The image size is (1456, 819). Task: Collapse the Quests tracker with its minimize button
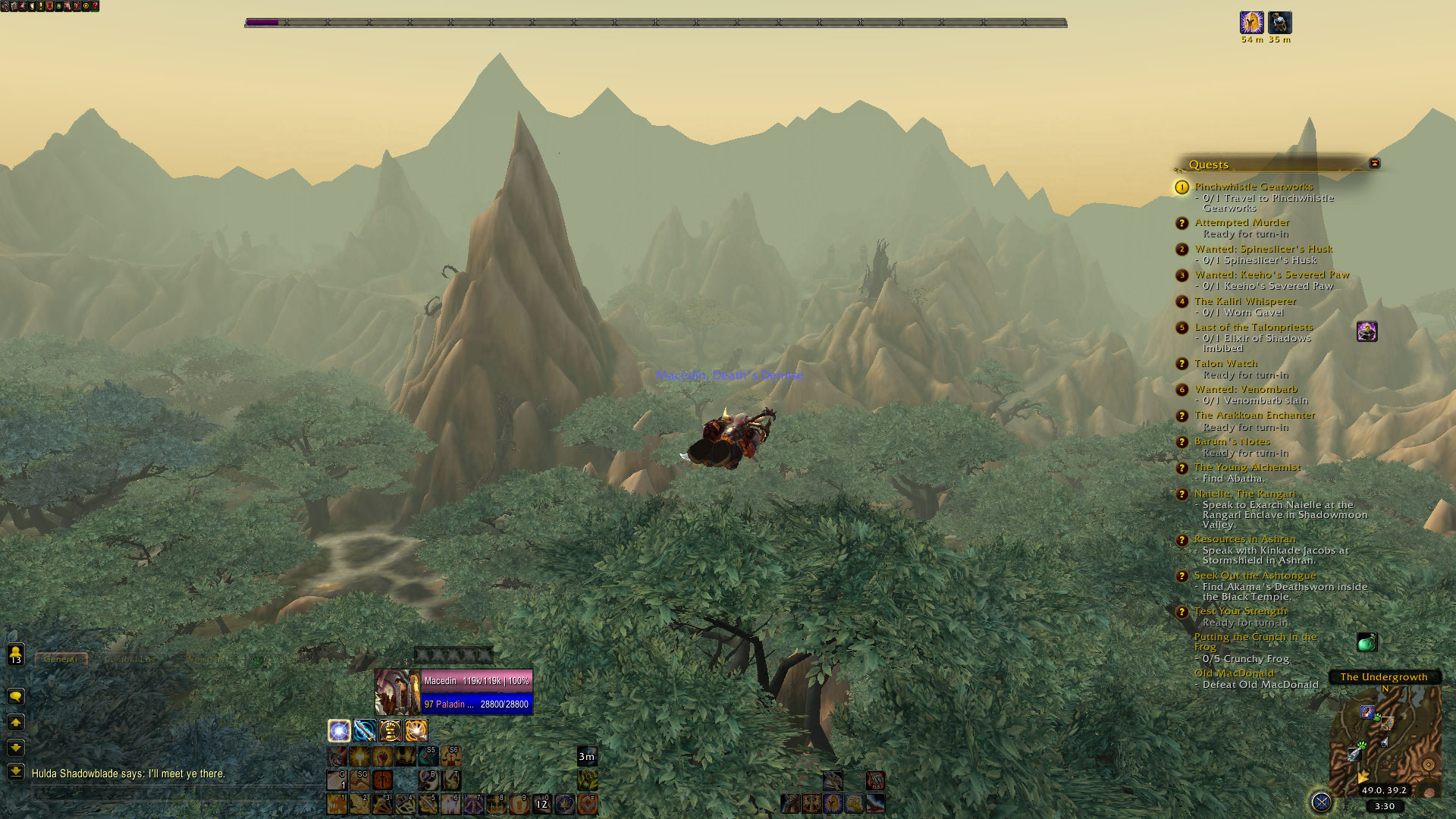point(1374,163)
